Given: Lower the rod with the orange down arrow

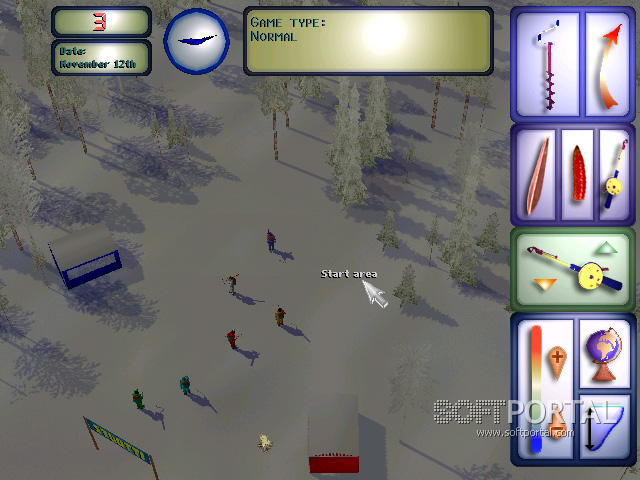Looking at the screenshot, I should pyautogui.click(x=544, y=286).
